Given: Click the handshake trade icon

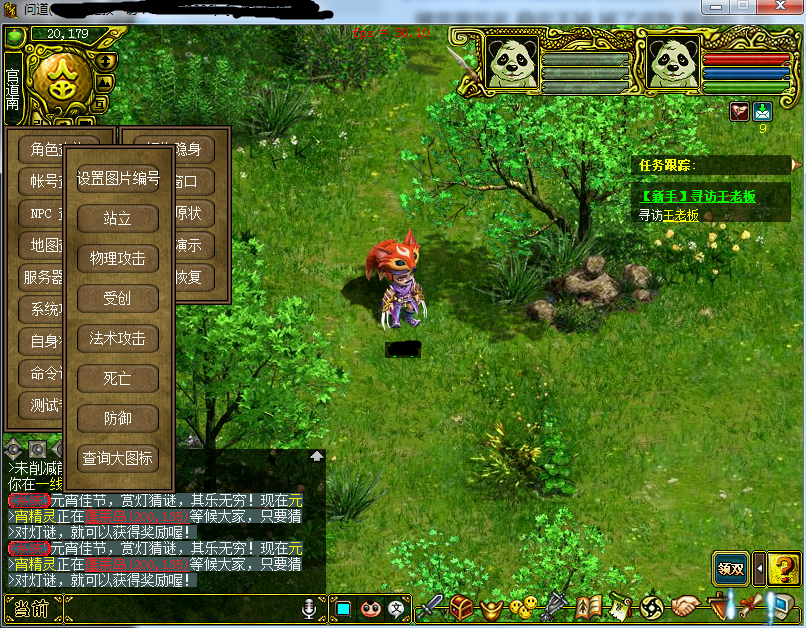Looking at the screenshot, I should [686, 606].
